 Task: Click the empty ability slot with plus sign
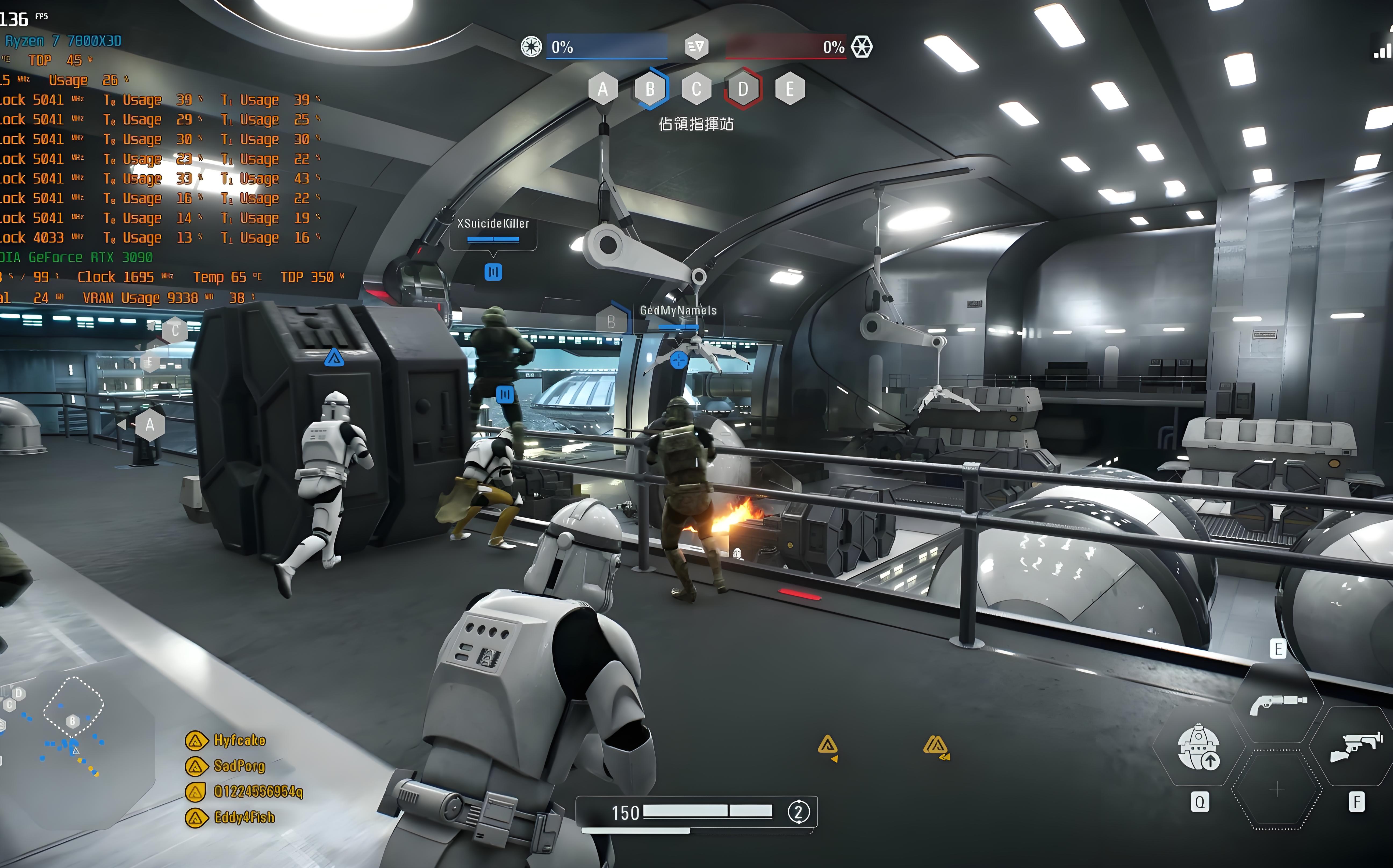1276,790
